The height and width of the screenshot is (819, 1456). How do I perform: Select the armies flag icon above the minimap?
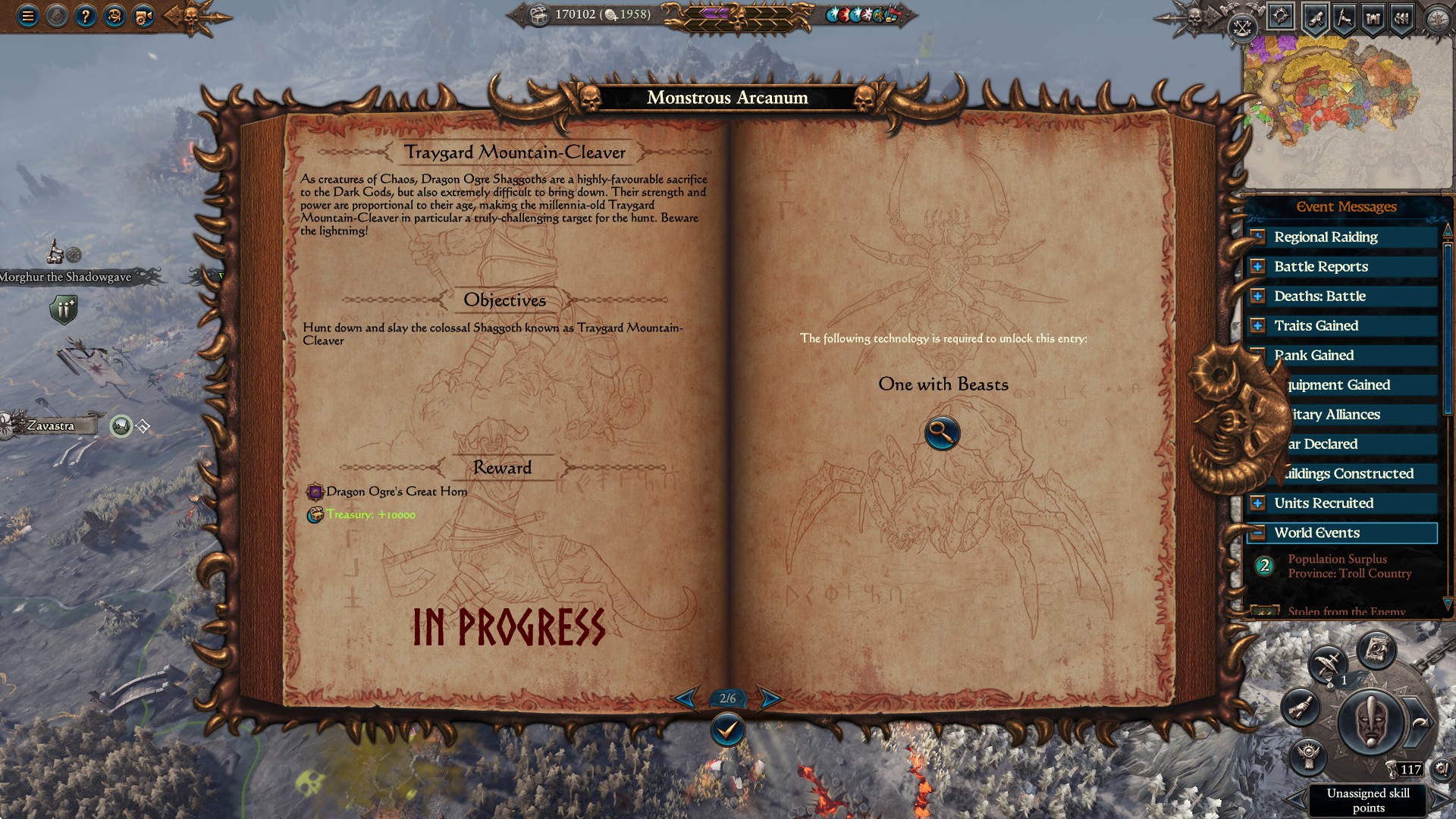pyautogui.click(x=1343, y=17)
